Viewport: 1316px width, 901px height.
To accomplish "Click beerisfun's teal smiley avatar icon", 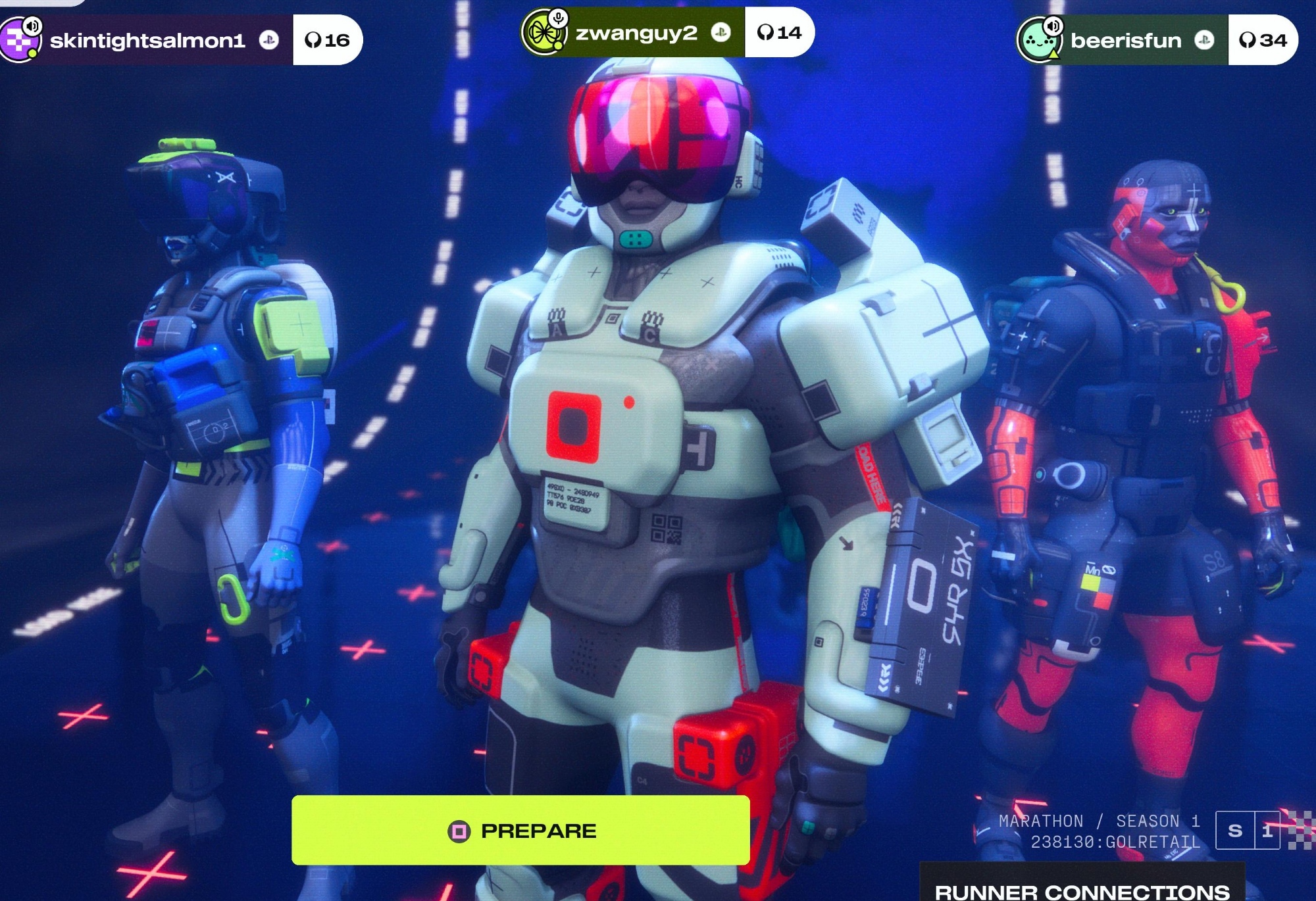I will point(1039,42).
